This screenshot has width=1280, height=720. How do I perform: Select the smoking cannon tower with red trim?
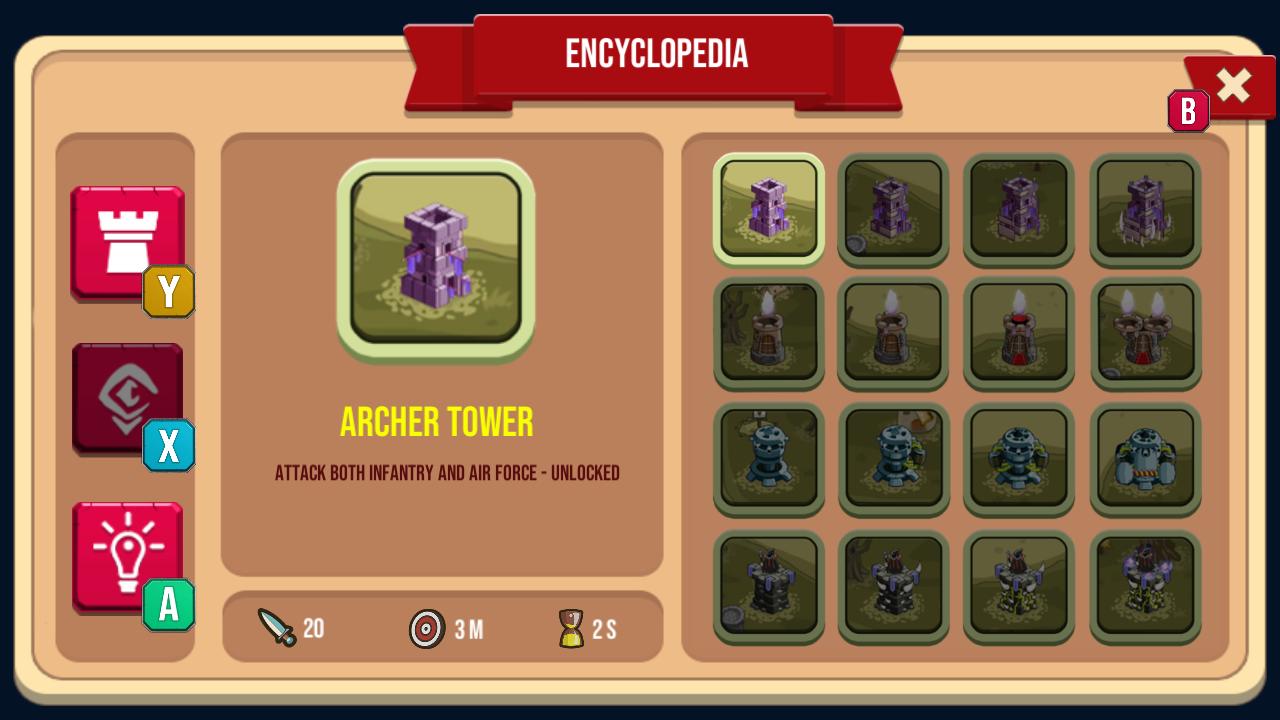tap(1019, 335)
